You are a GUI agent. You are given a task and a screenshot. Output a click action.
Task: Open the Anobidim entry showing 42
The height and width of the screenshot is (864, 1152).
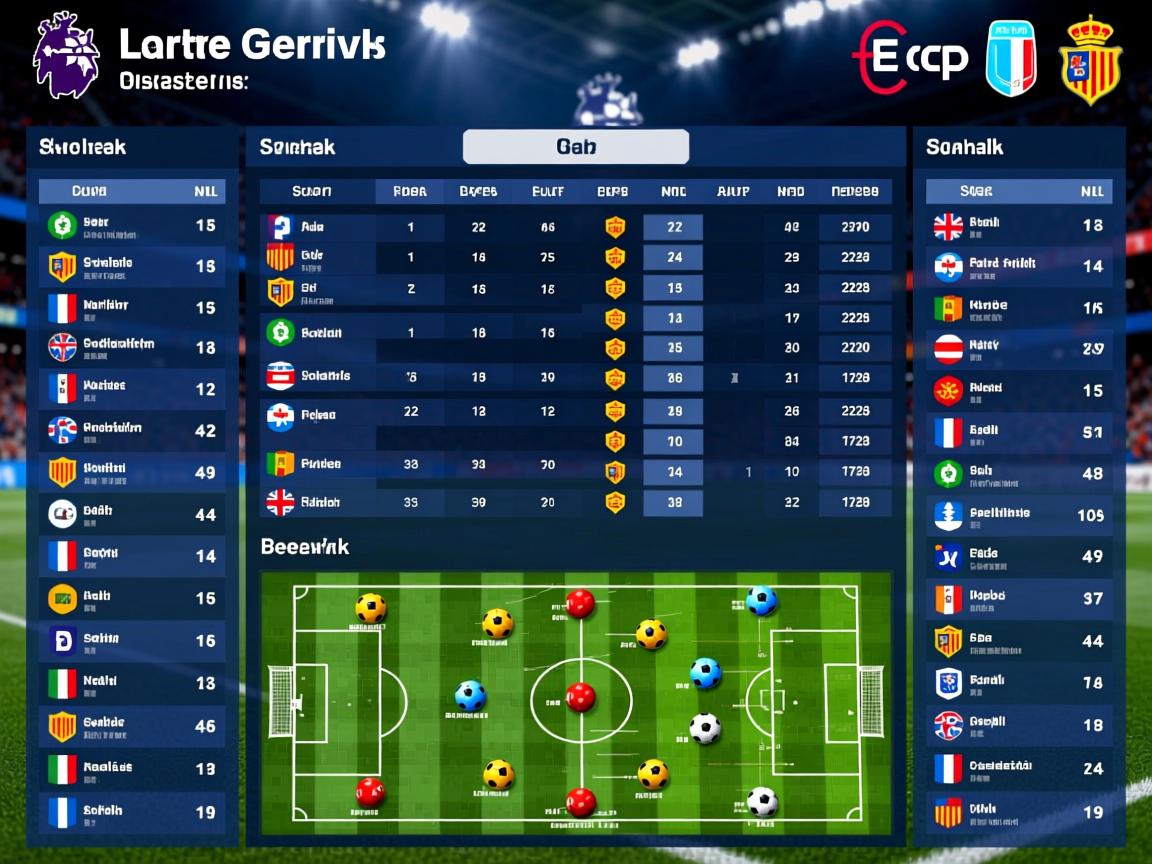131,431
